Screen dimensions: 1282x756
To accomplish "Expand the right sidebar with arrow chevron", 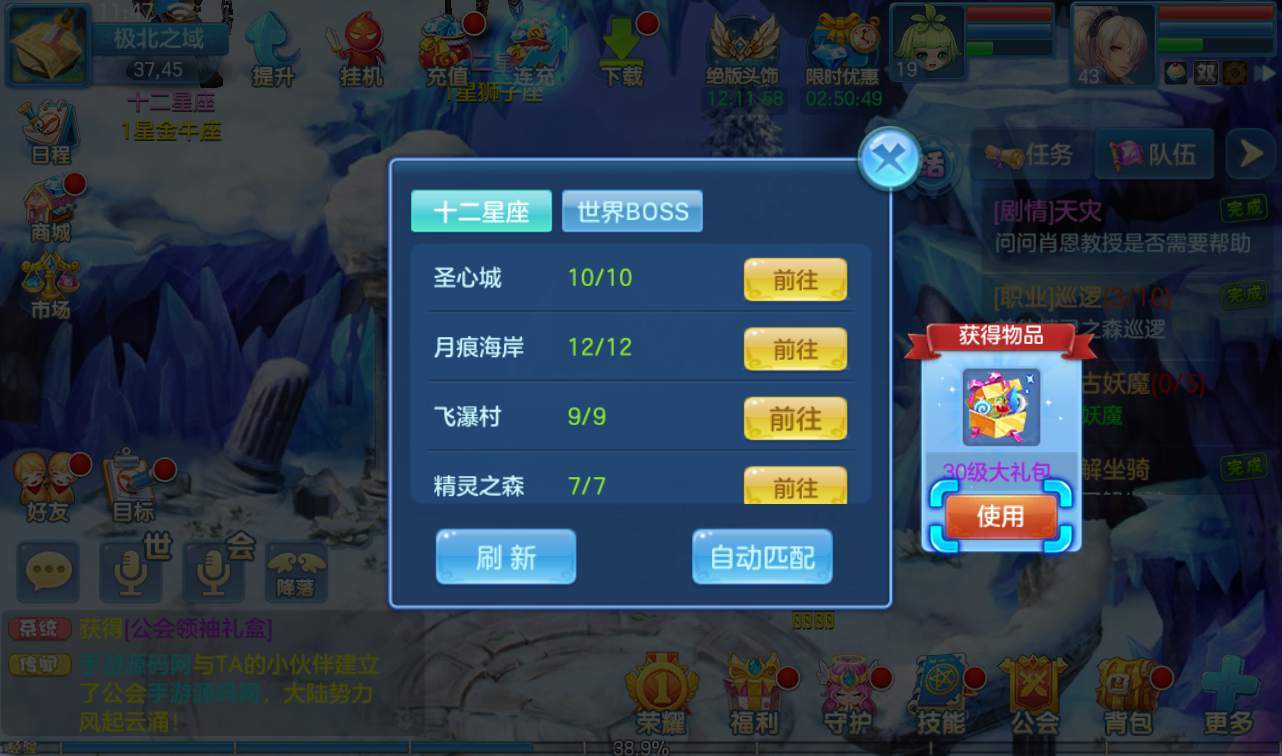I will pos(1250,154).
